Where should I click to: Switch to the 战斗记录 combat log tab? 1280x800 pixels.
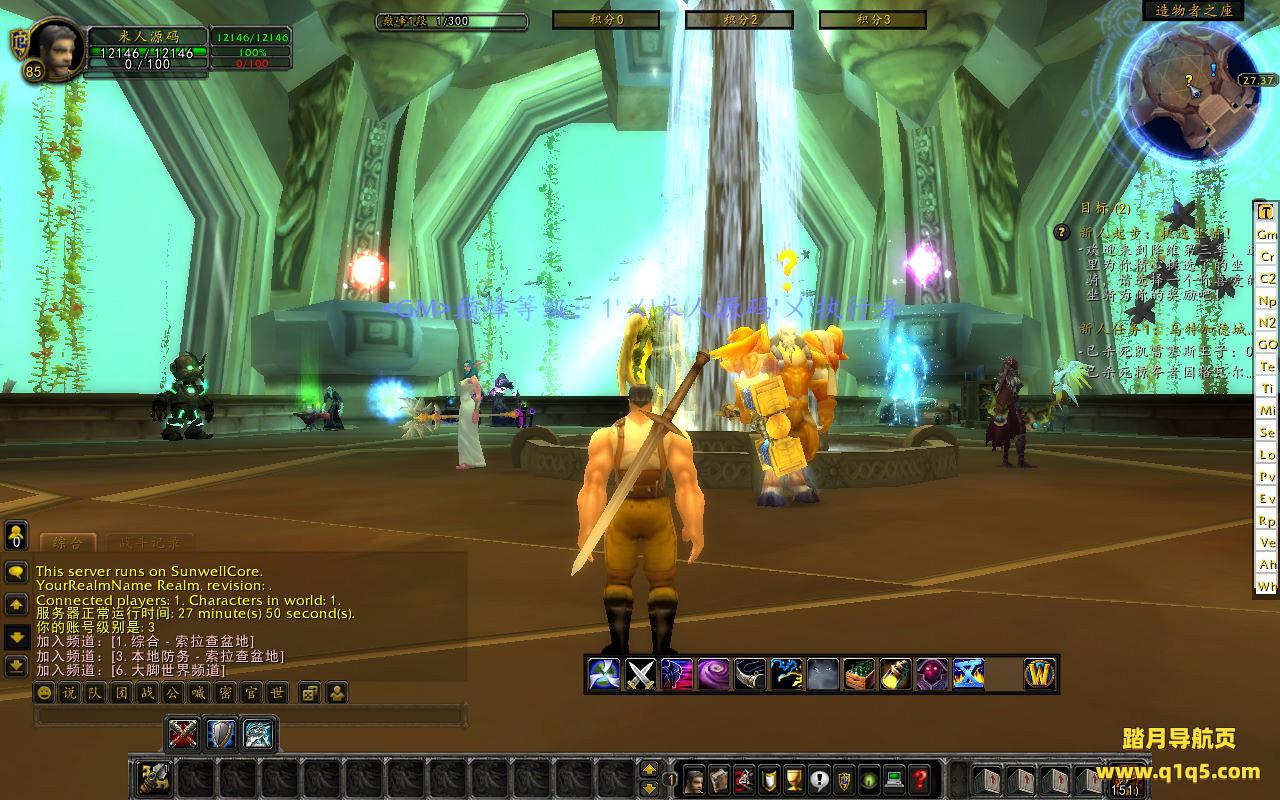pos(150,543)
